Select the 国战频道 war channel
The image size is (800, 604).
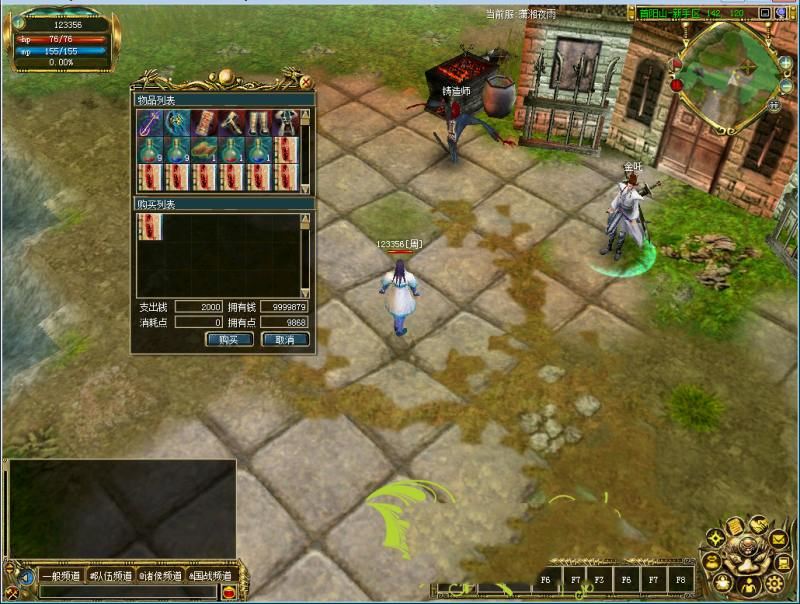tap(210, 576)
